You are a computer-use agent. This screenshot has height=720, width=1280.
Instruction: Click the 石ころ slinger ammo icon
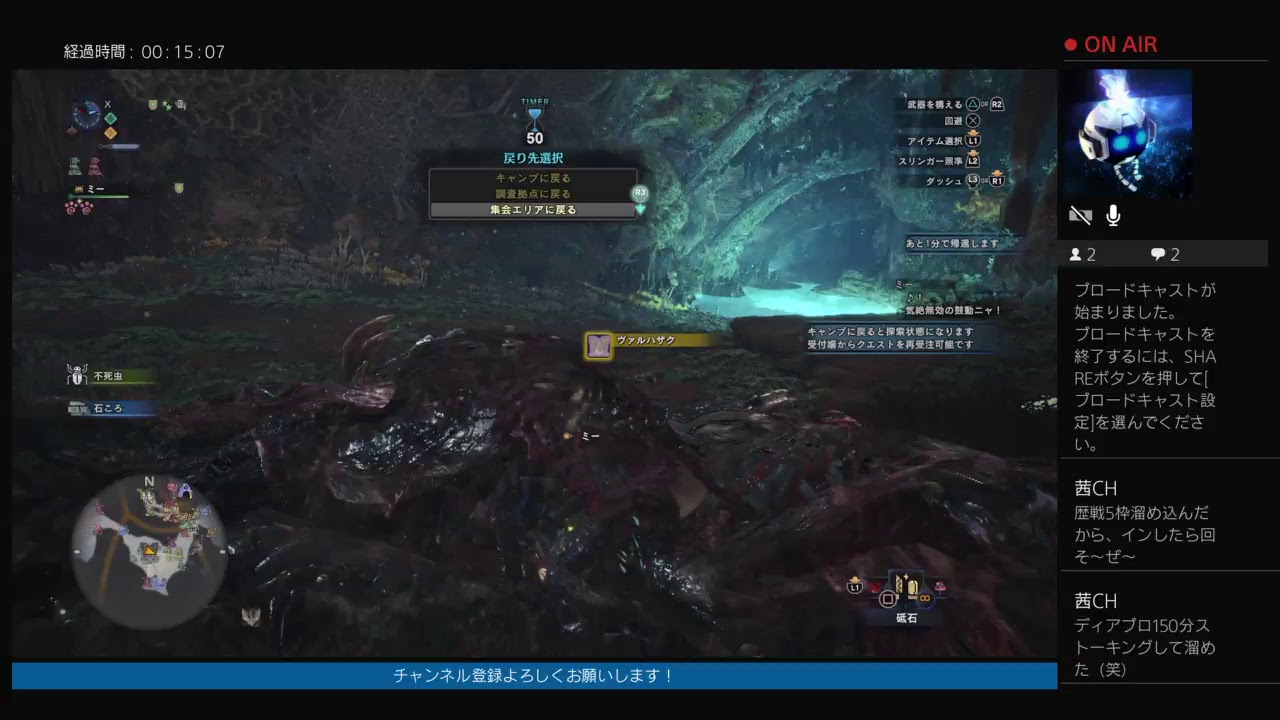point(78,406)
